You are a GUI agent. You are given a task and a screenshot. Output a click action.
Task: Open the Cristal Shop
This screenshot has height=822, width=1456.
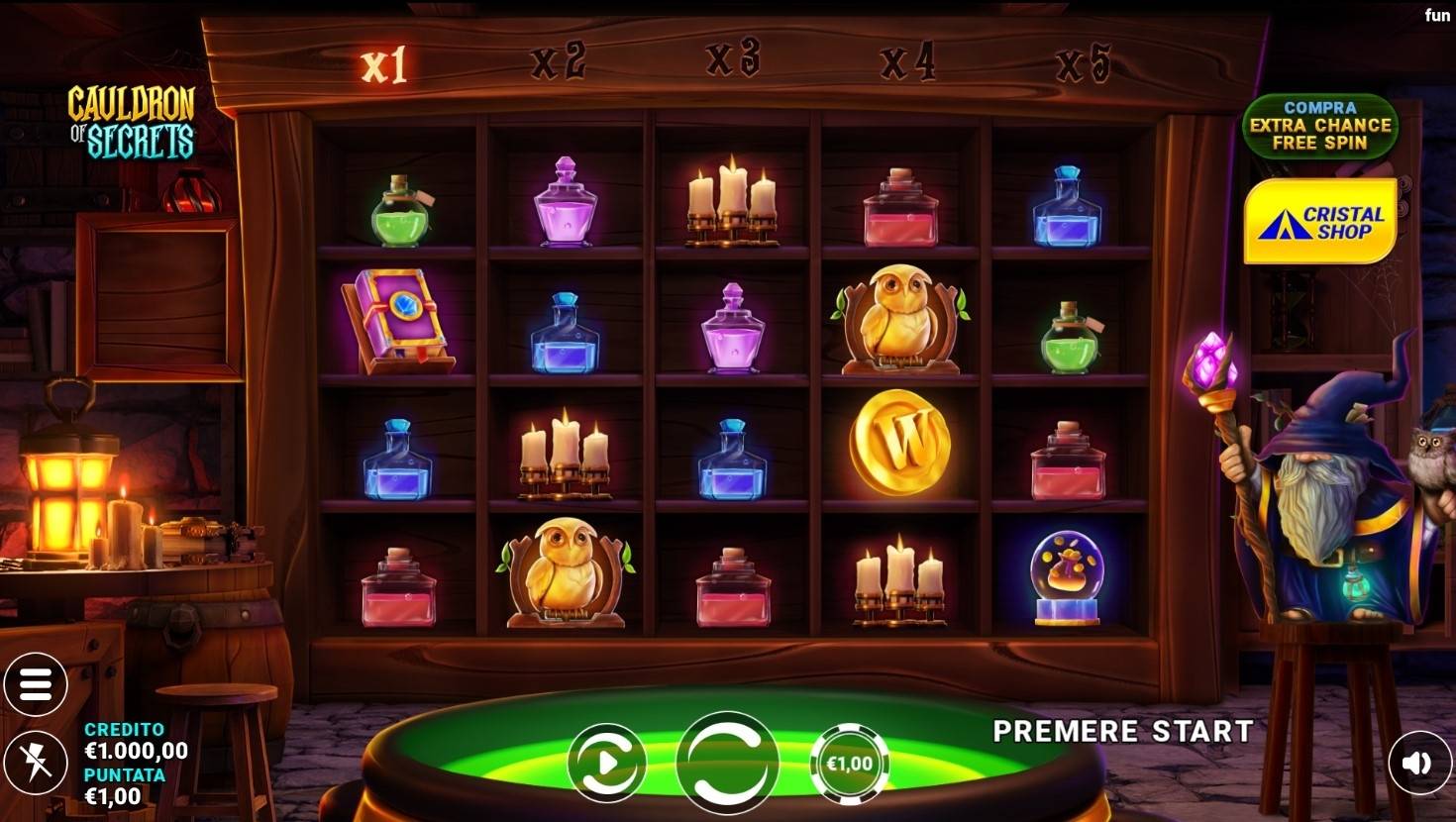point(1320,222)
